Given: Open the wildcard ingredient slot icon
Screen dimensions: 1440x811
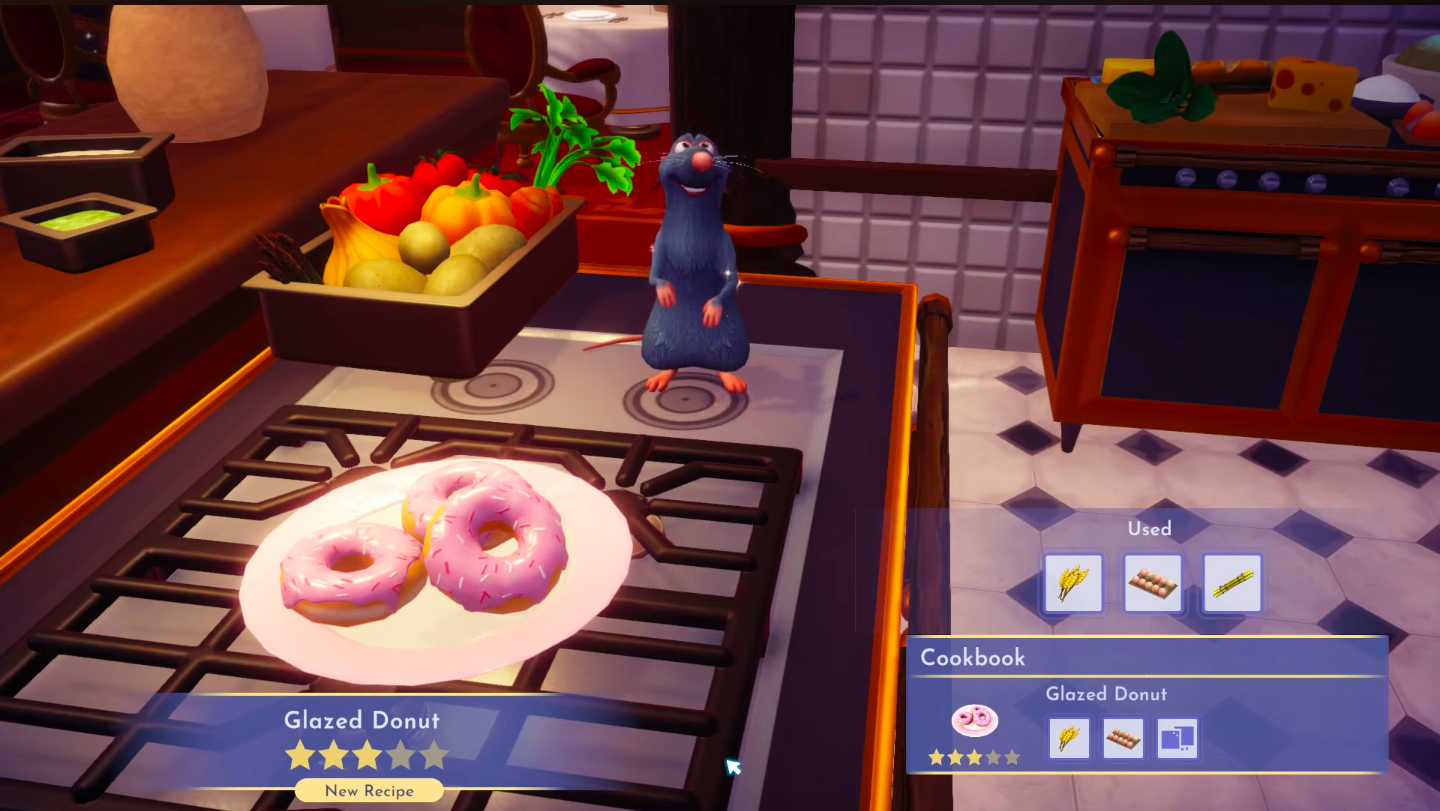Looking at the screenshot, I should pyautogui.click(x=1177, y=738).
